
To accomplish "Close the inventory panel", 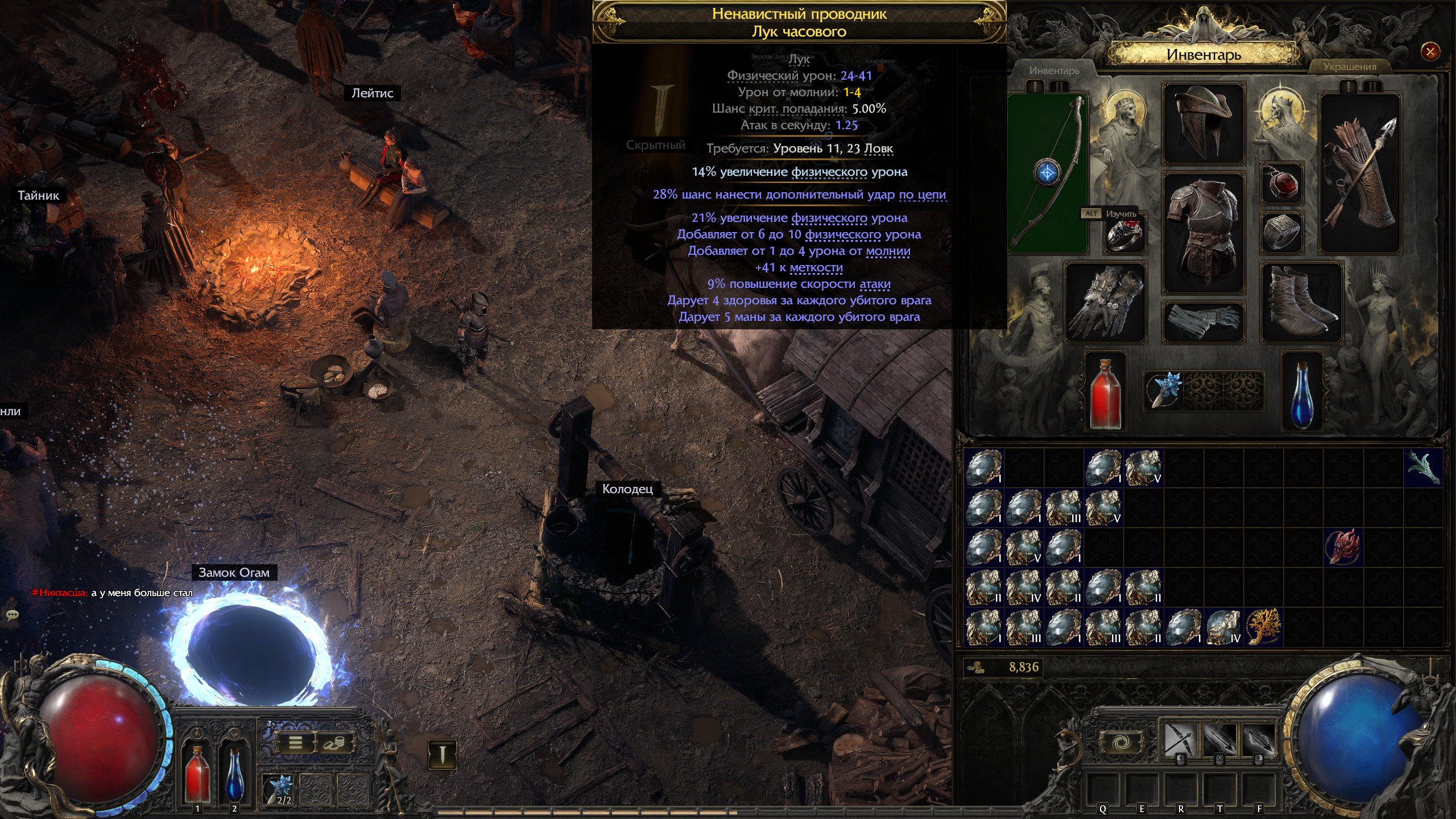I will pyautogui.click(x=1430, y=52).
